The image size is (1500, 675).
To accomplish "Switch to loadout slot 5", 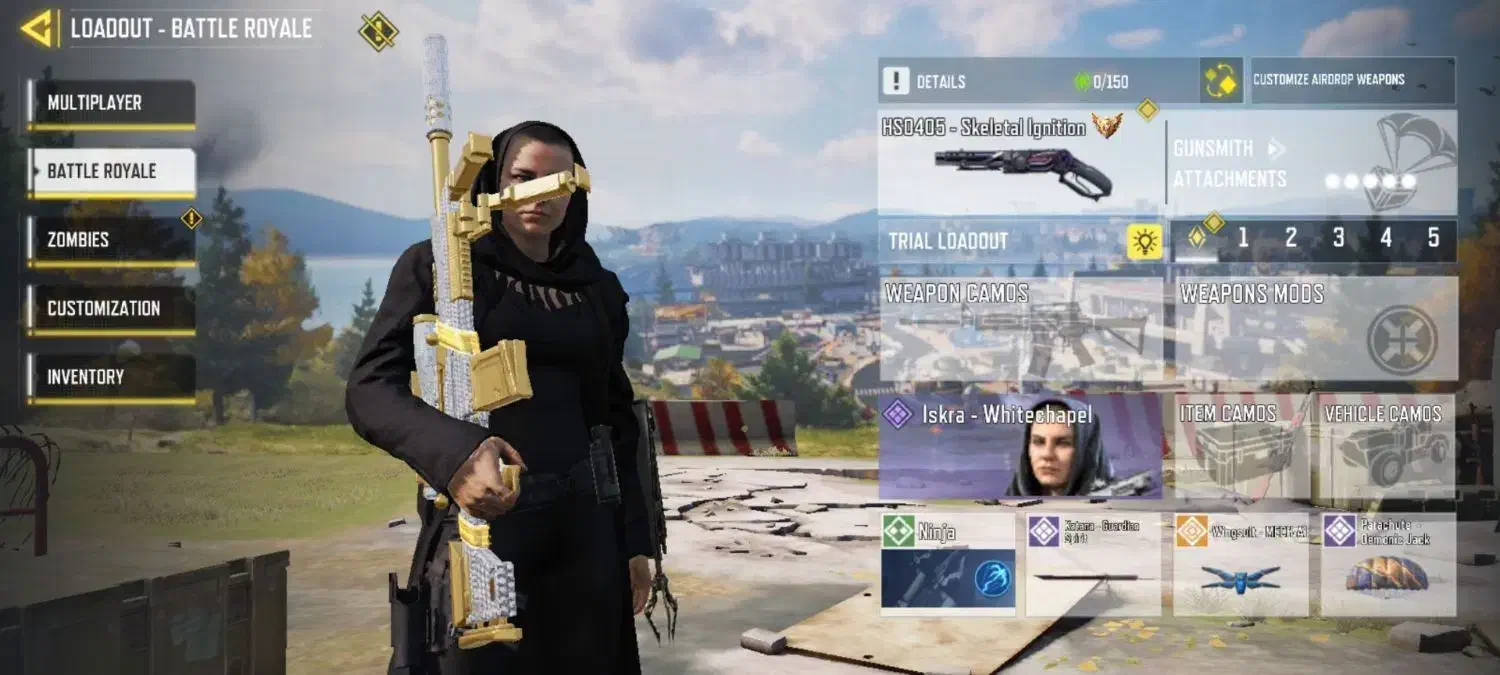I will [x=1433, y=239].
